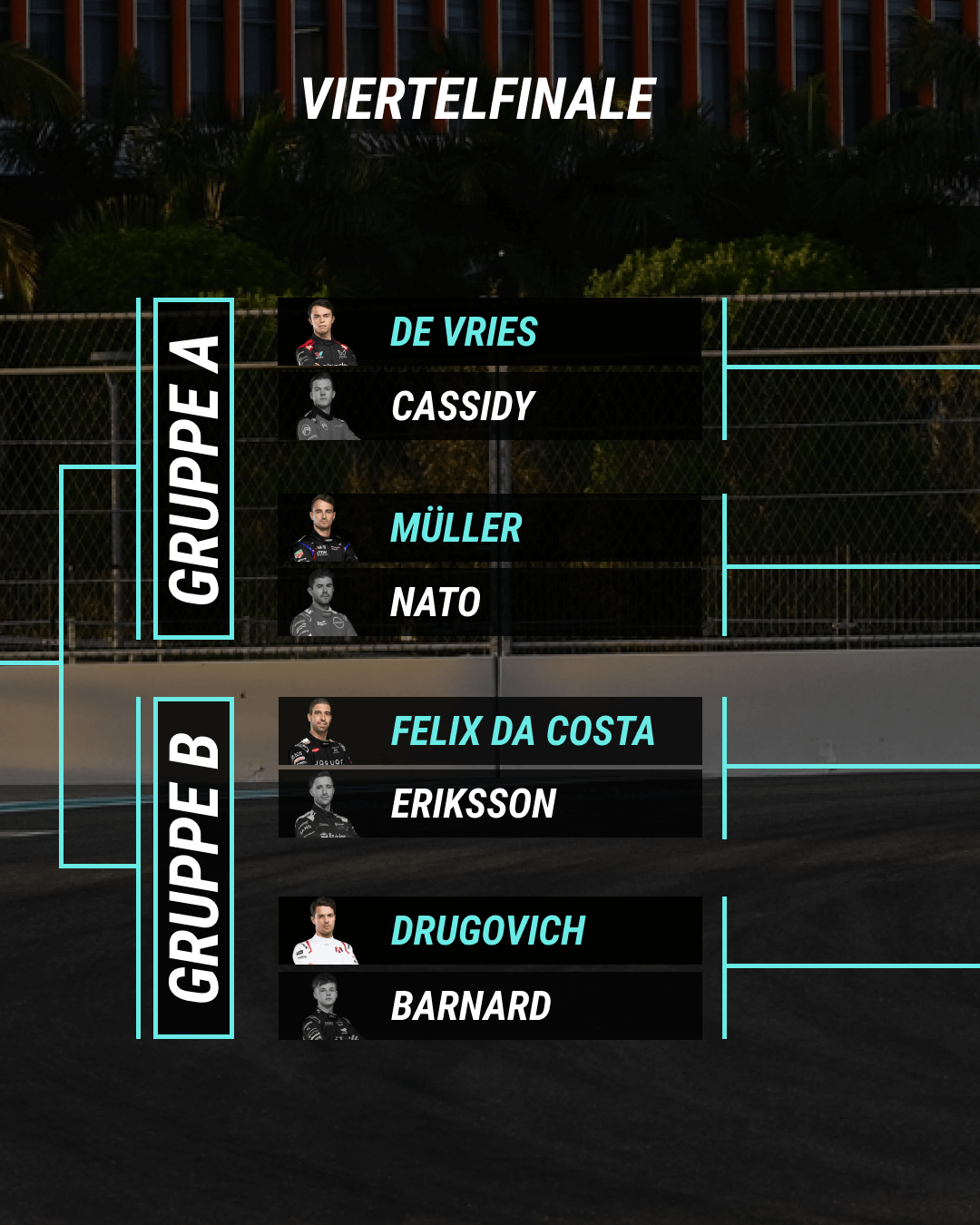Choose Cassidy in the bracket
The width and height of the screenshot is (980, 1225).
tap(490, 407)
